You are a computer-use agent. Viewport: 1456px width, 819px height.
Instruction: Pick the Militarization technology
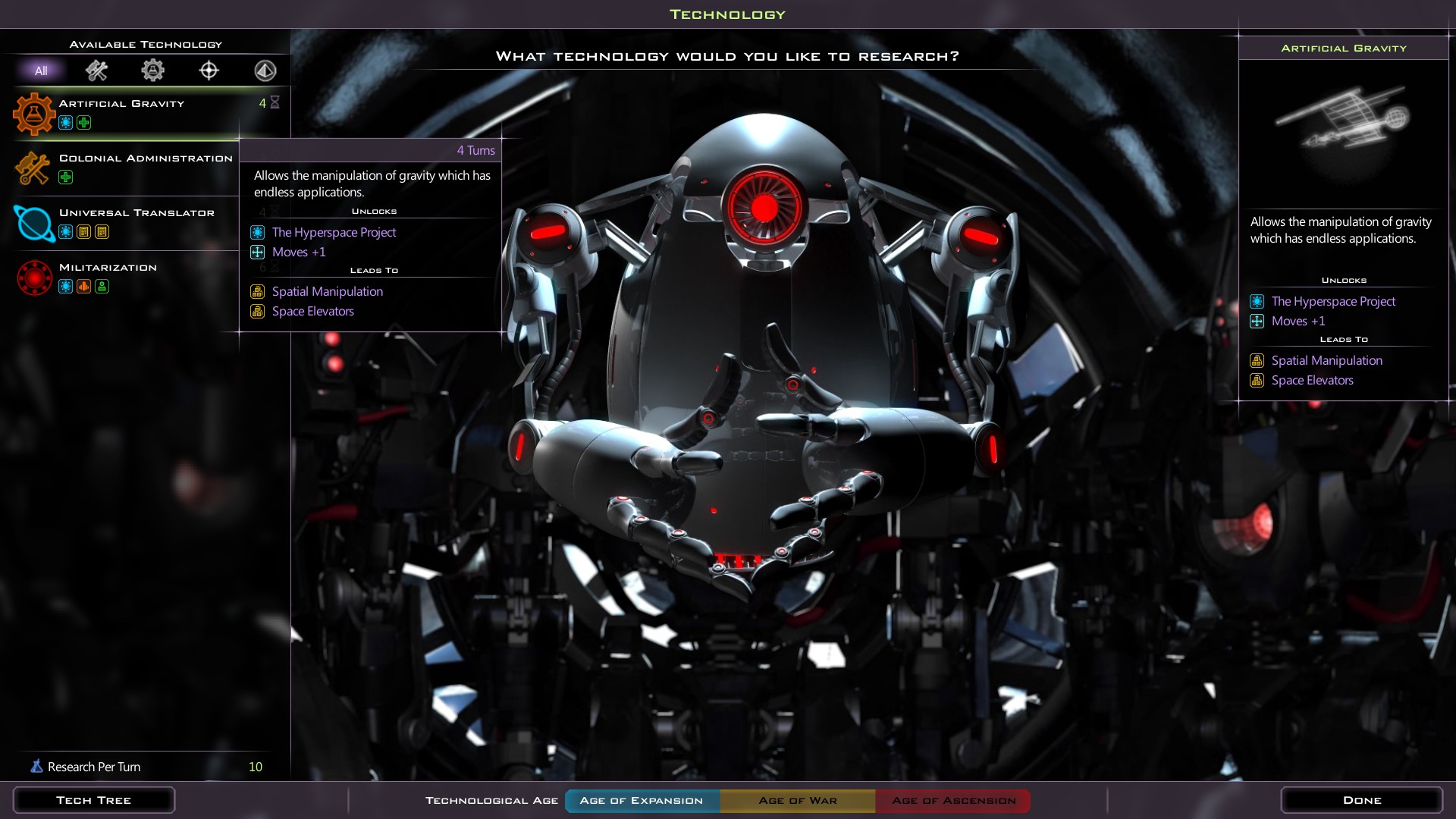pos(108,268)
